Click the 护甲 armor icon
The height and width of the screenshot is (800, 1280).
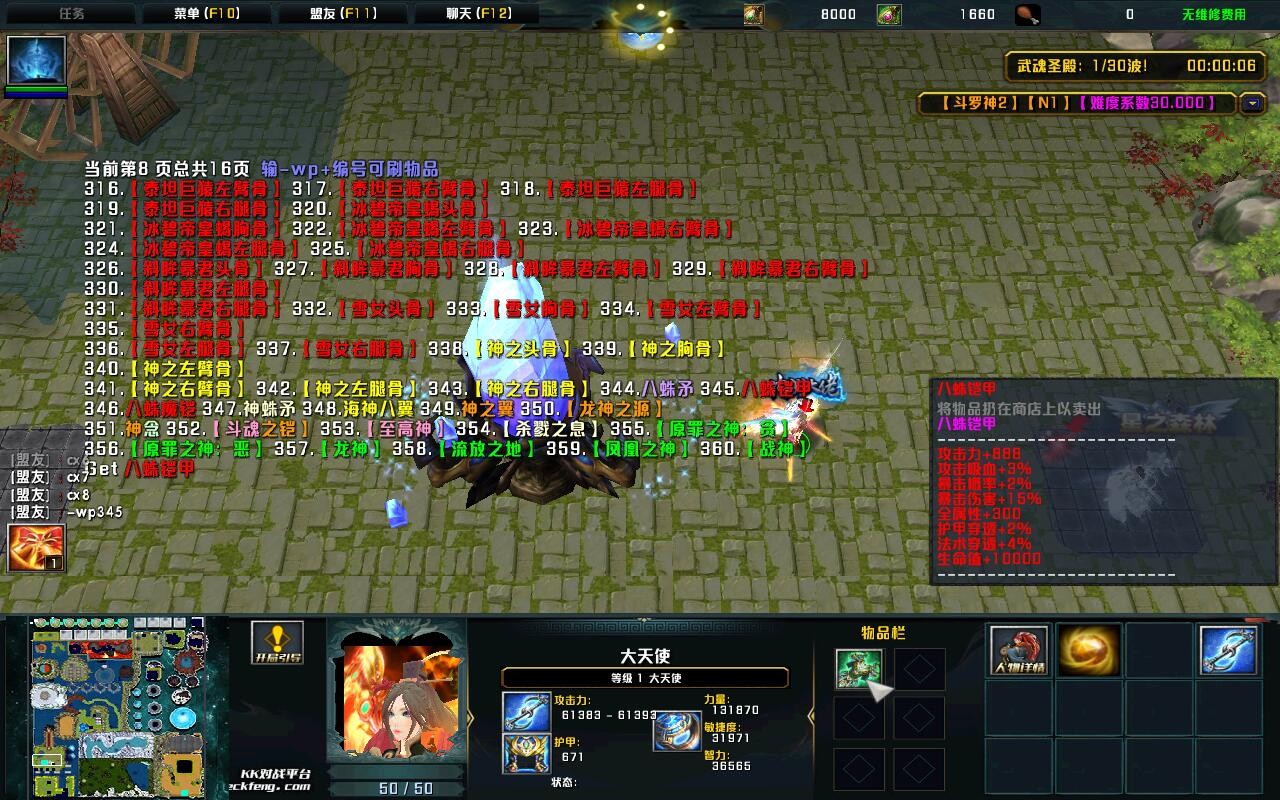tap(527, 753)
